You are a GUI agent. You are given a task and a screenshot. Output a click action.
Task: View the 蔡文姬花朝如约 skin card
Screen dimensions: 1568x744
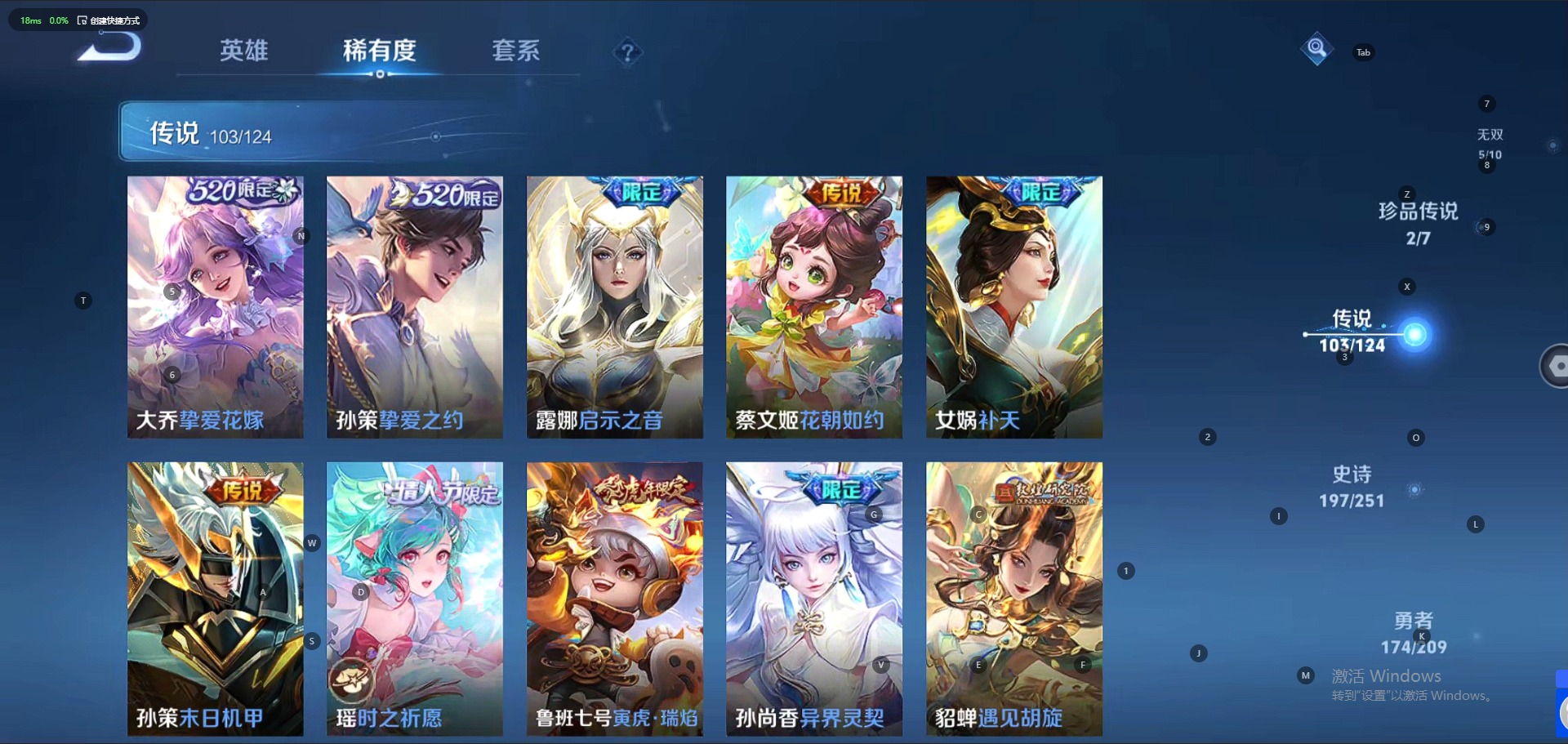point(814,307)
